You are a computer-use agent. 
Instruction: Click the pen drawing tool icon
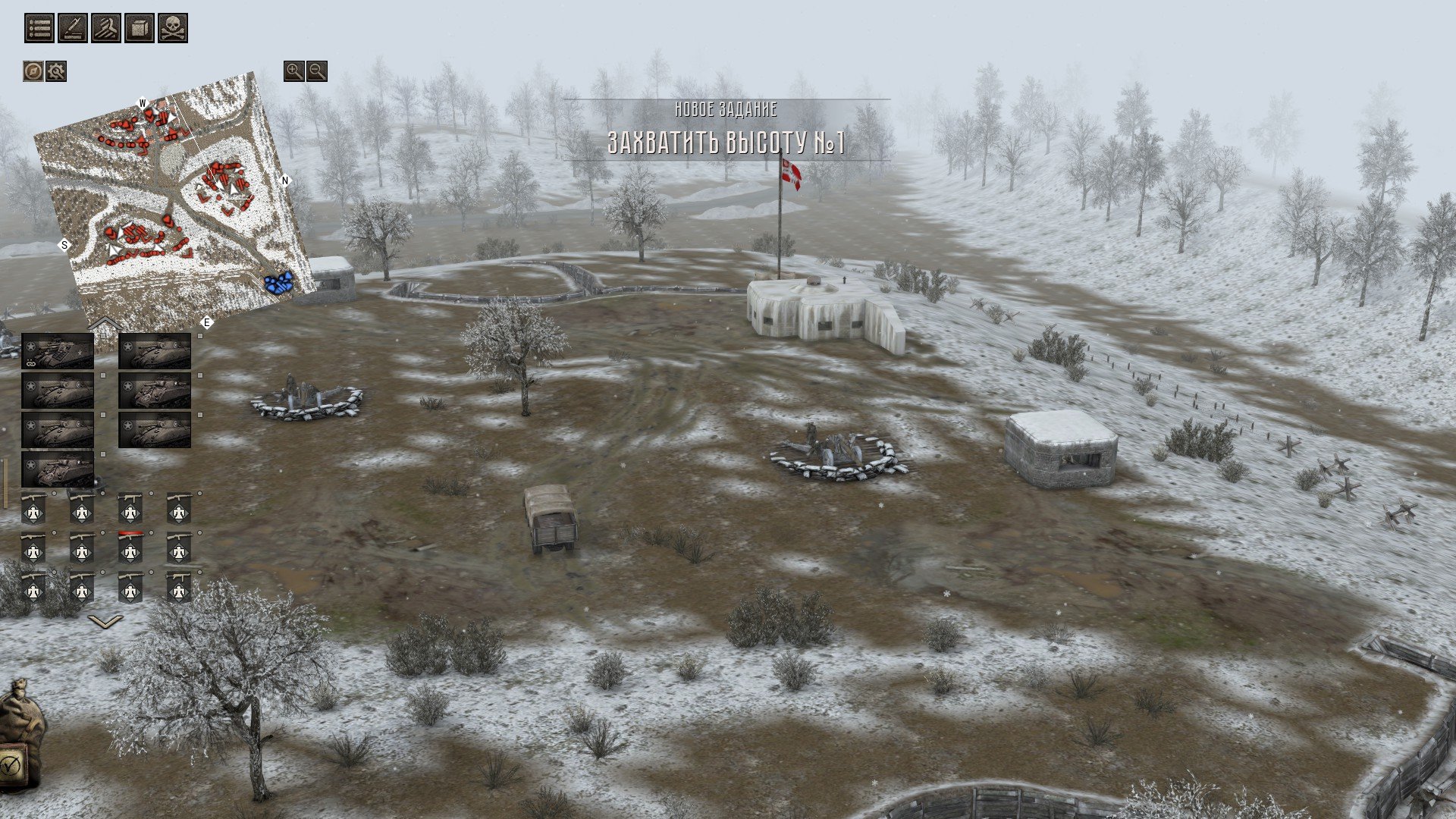[73, 28]
